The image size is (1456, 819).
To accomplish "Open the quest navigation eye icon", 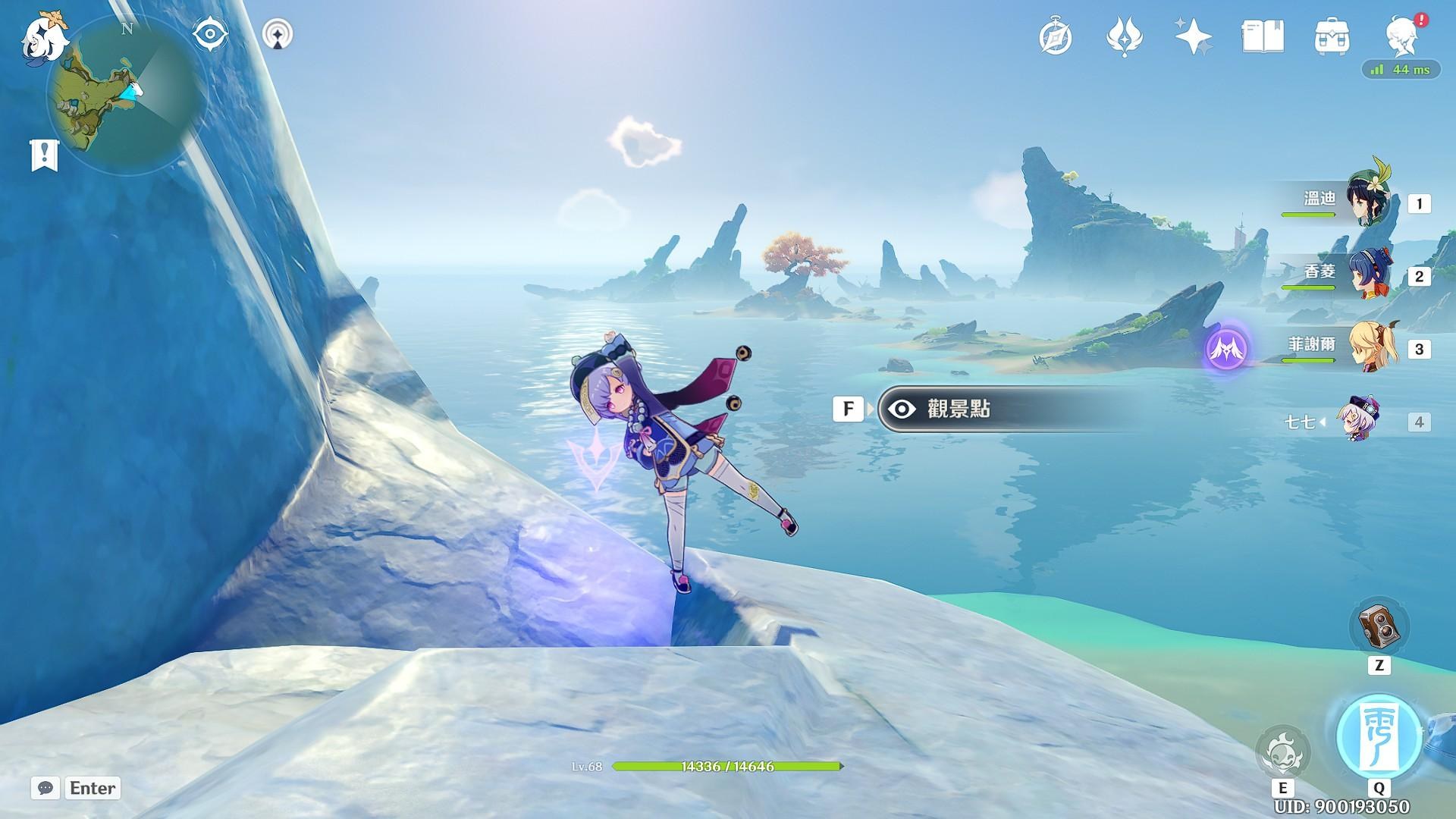I will (210, 35).
